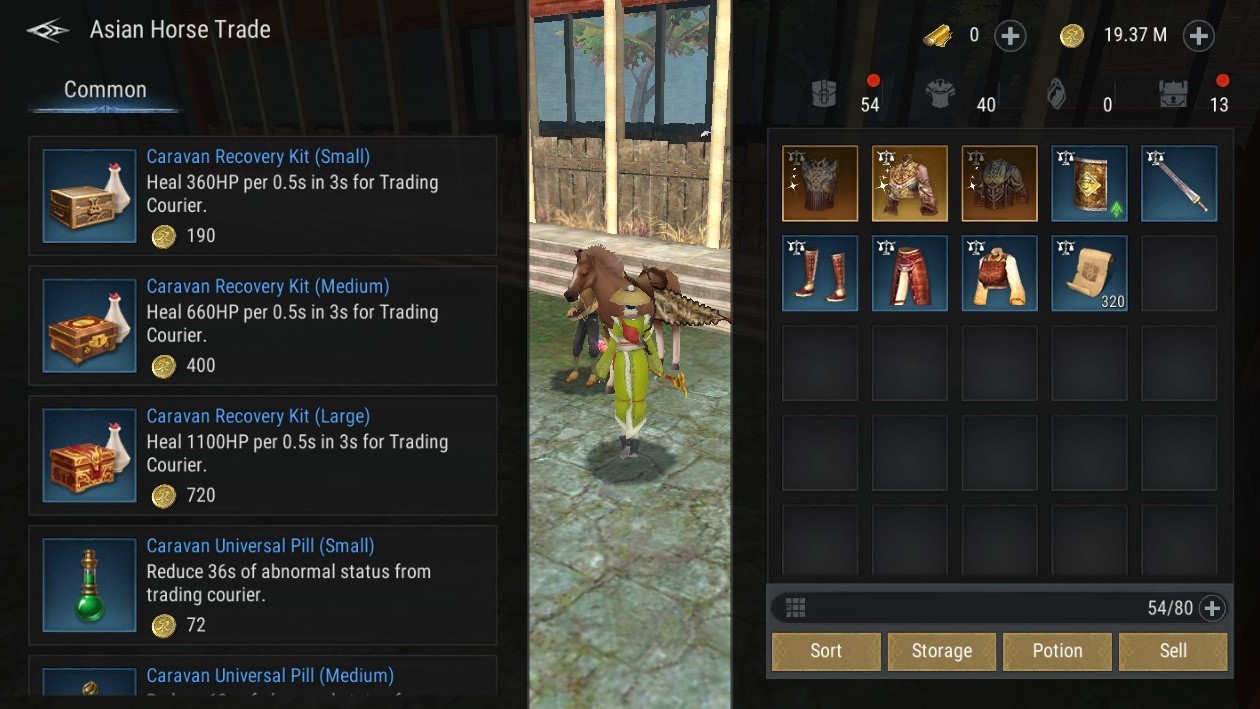Viewport: 1260px width, 709px height.
Task: Open the Storage panel
Action: [942, 651]
